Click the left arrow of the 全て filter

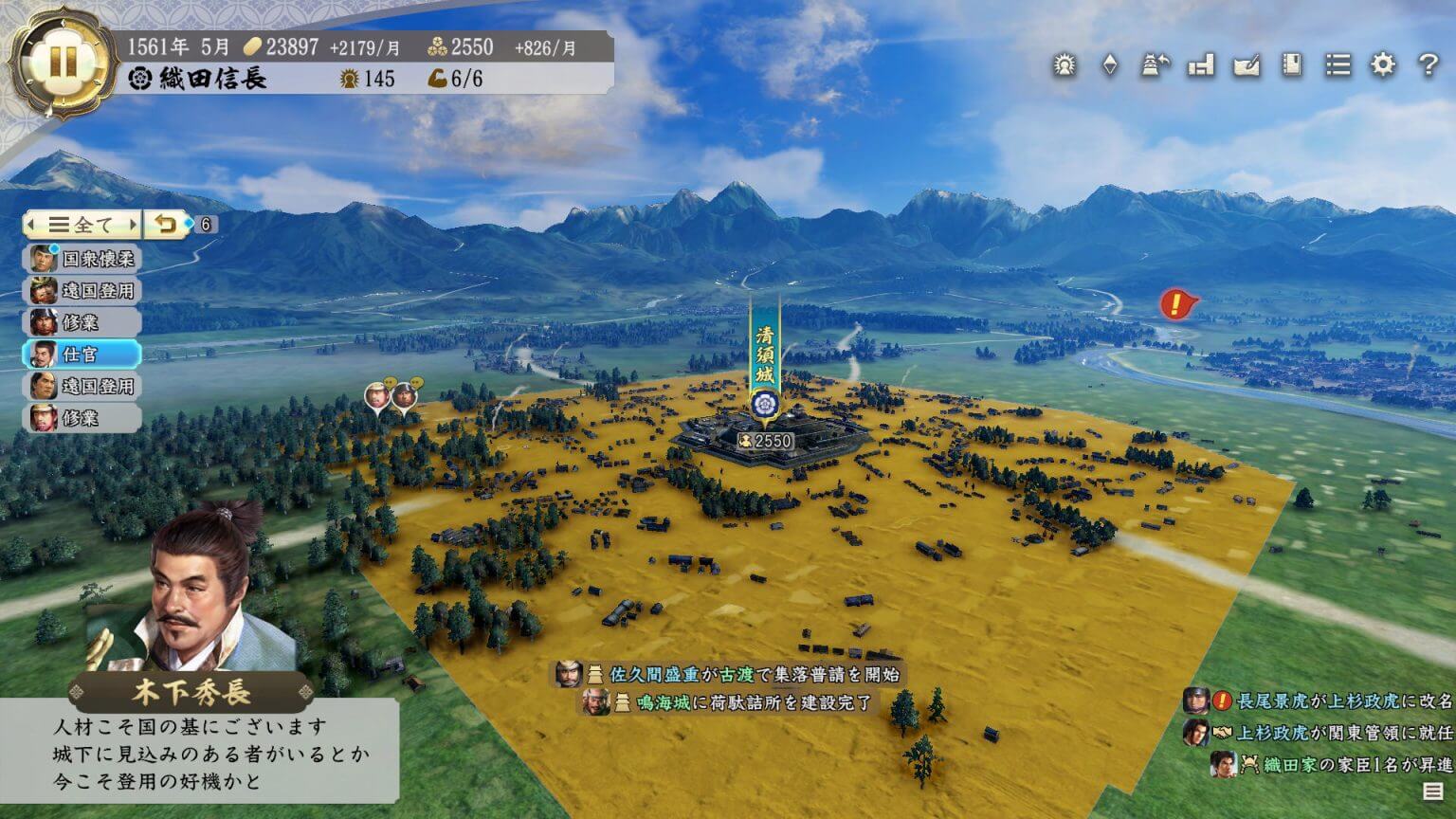[x=31, y=225]
